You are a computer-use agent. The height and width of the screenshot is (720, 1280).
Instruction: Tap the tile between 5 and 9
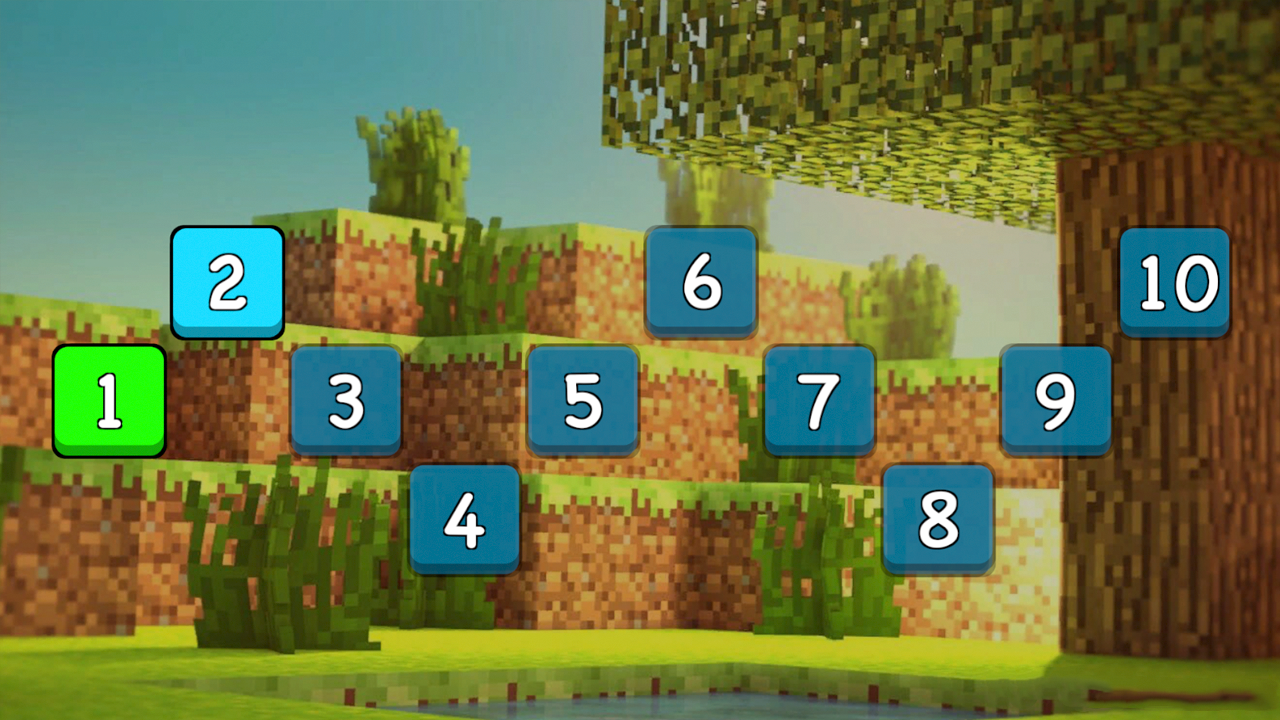pos(819,400)
